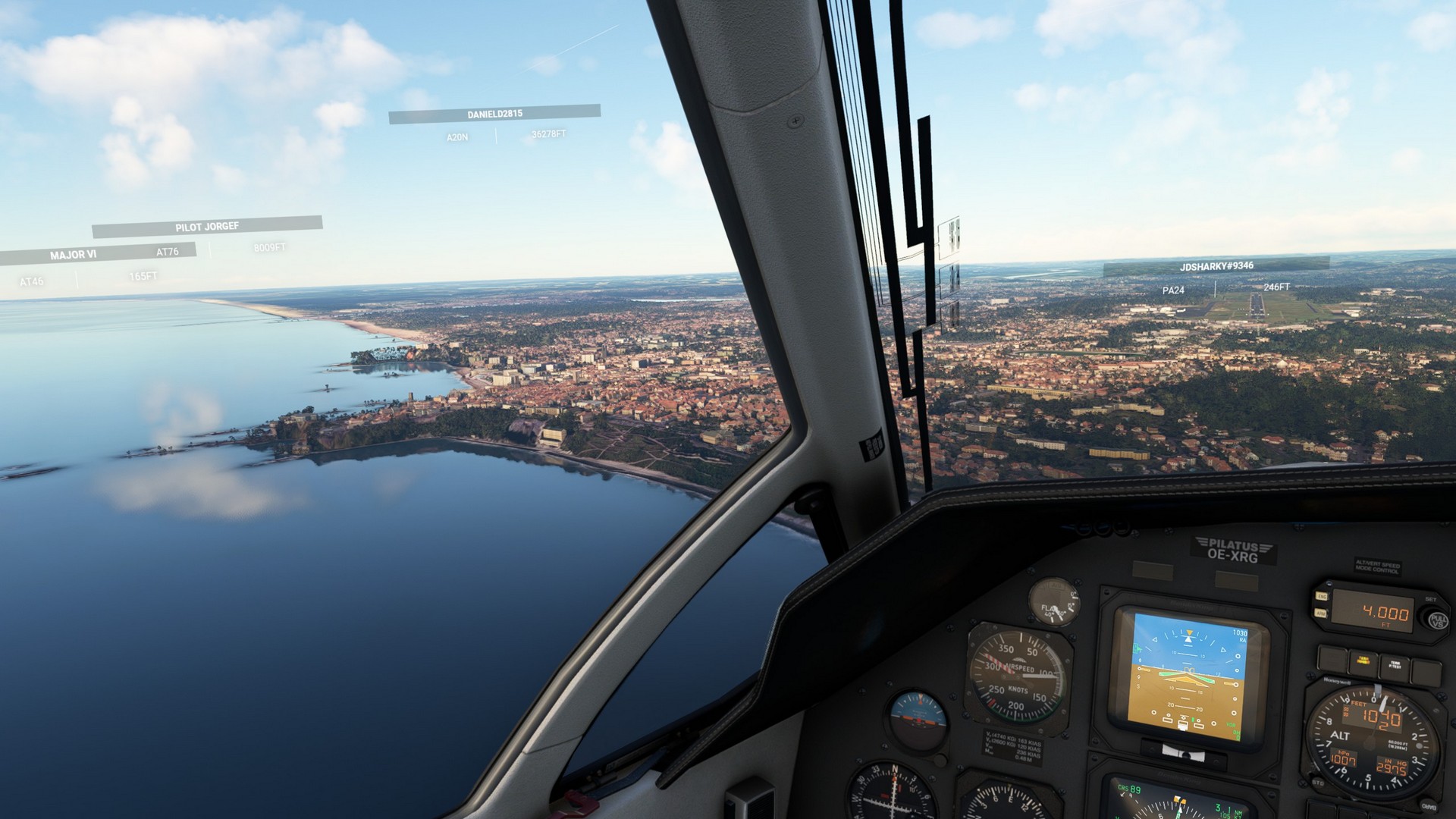The image size is (1456, 819).
Task: Activate the TERR P/TEST button
Action: (x=1394, y=665)
